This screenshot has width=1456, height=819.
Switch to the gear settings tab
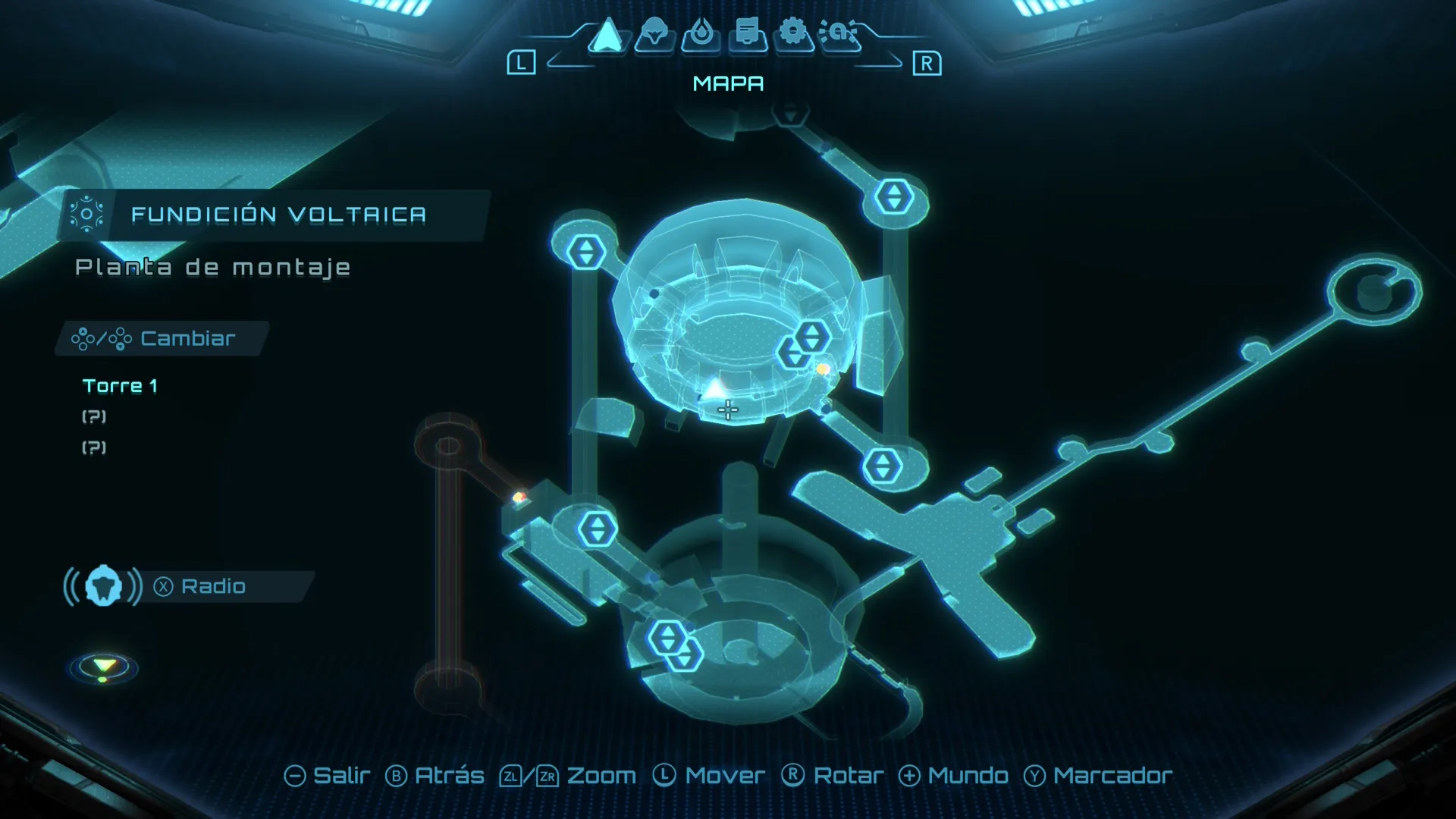(x=793, y=33)
